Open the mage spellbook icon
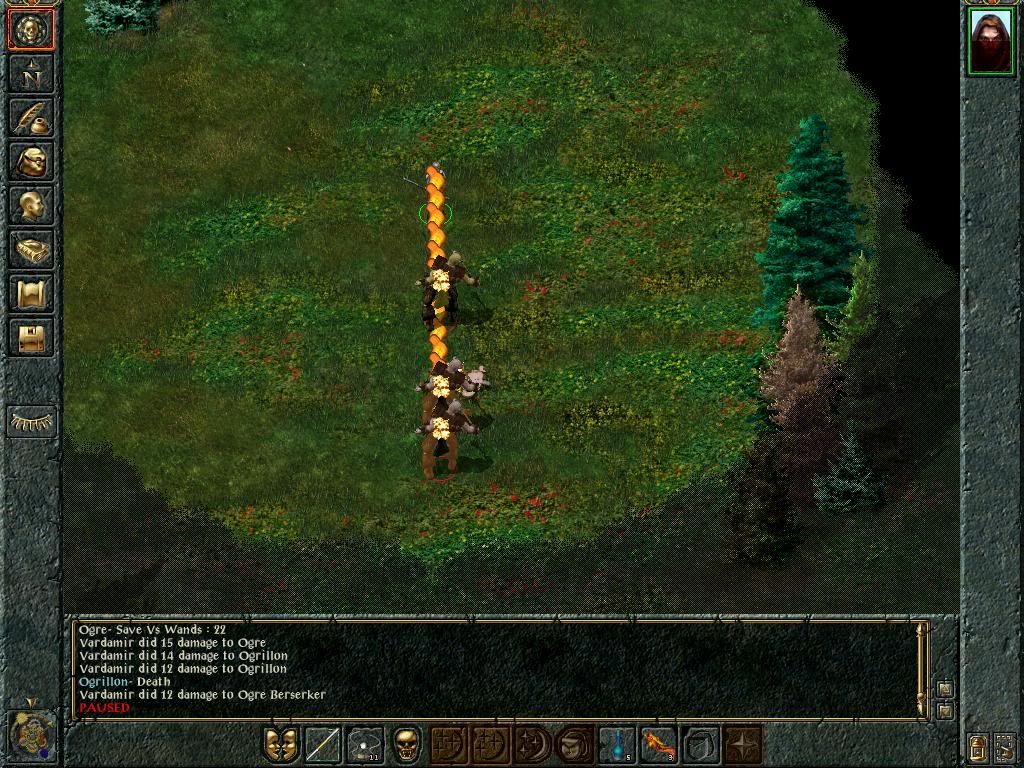 (x=32, y=249)
